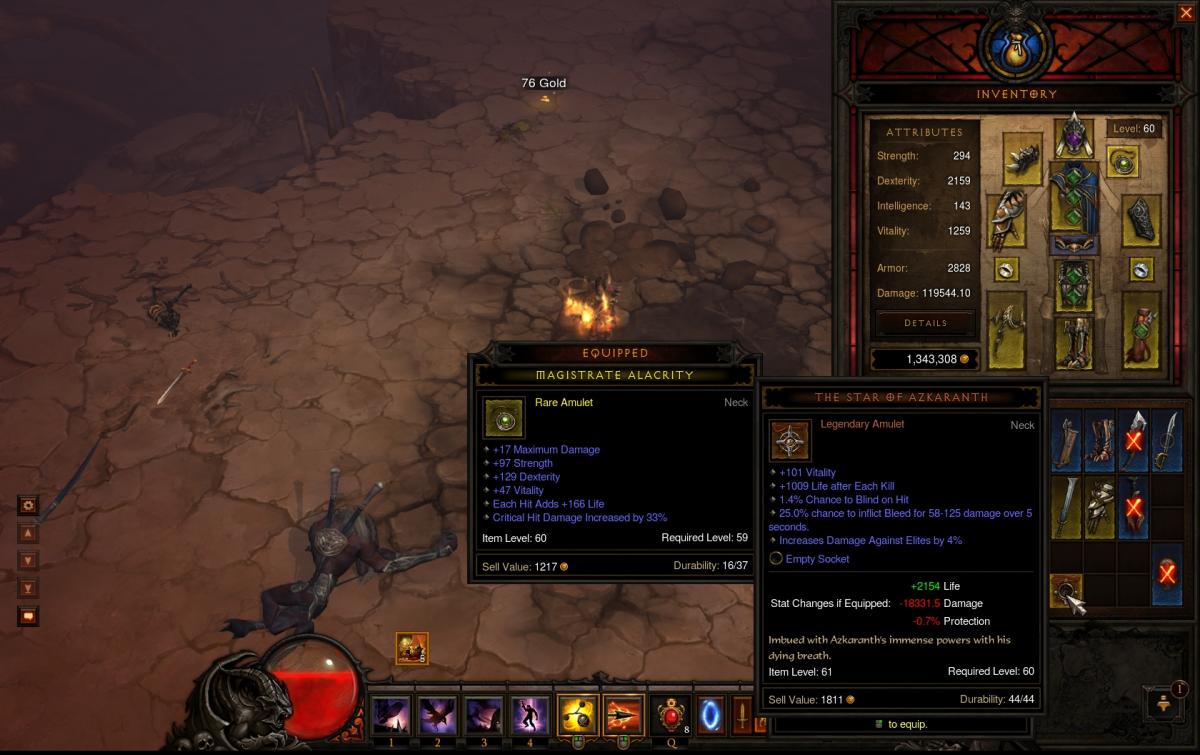Image resolution: width=1200 pixels, height=755 pixels.
Task: Use the red arrow mouse skill
Action: [623, 716]
